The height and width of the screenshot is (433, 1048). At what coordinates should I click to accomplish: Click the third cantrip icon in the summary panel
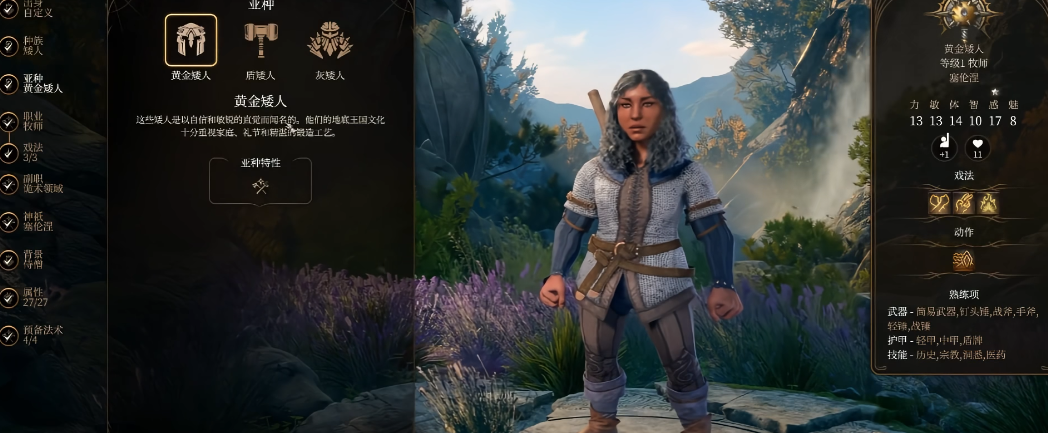coord(988,203)
